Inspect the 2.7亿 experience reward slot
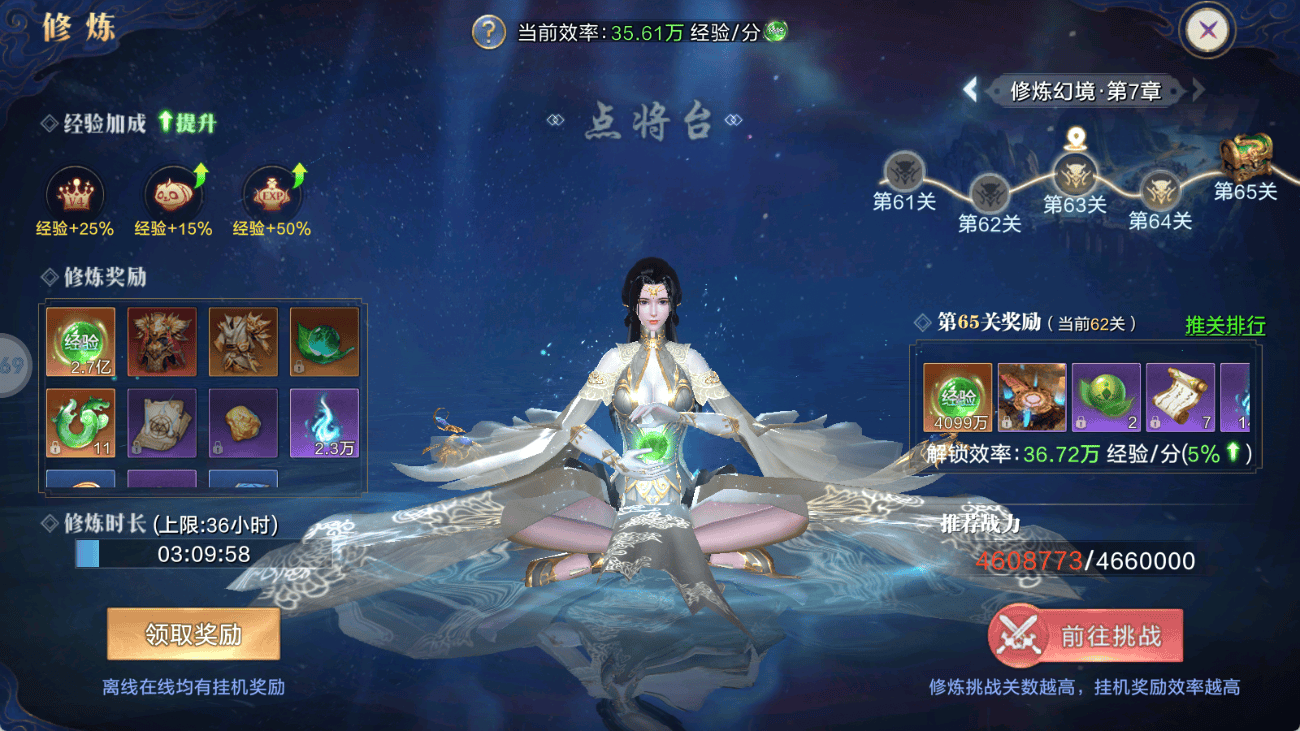Image resolution: width=1300 pixels, height=731 pixels. [x=81, y=342]
